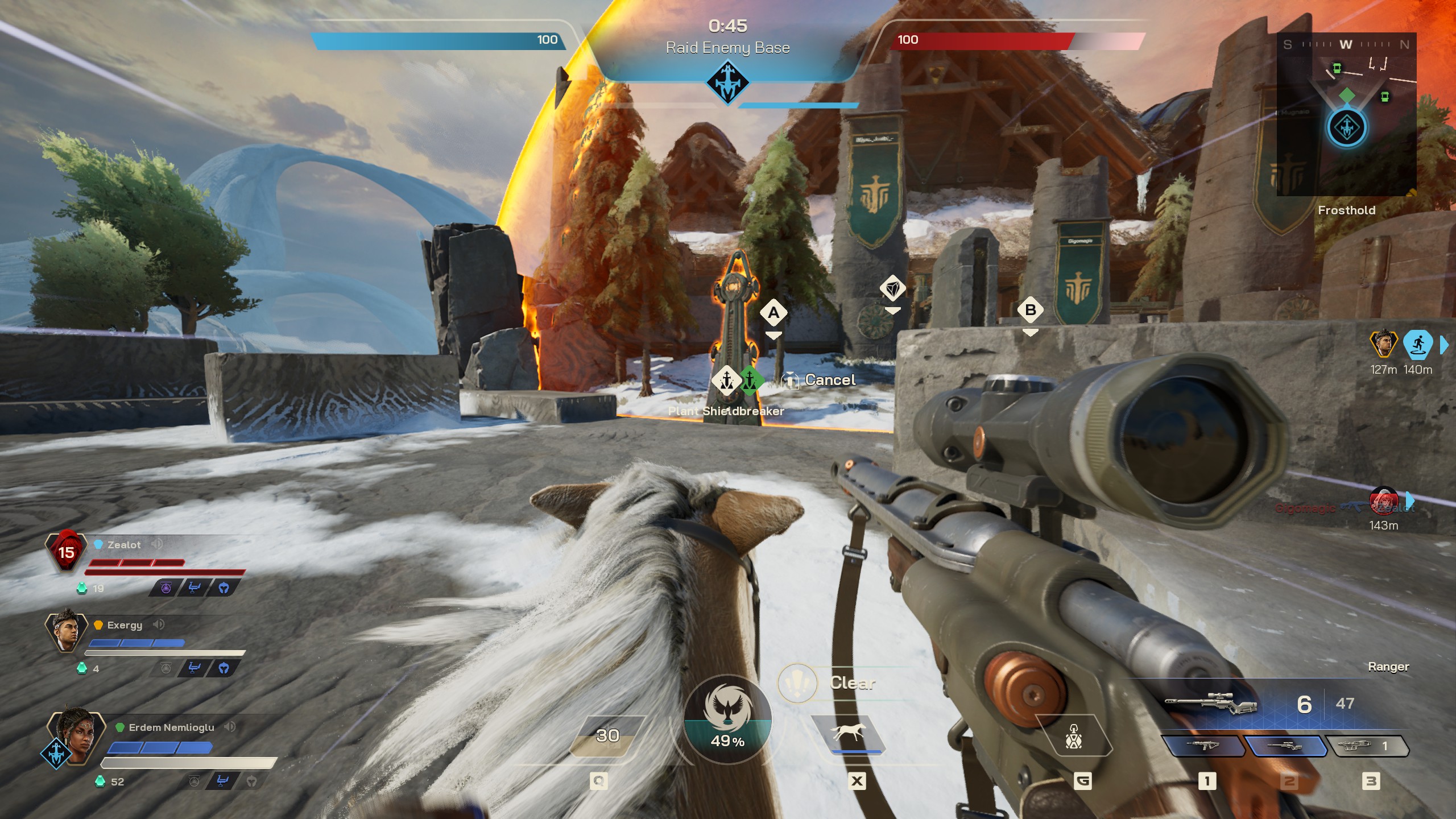
Task: Use the horse mount ability icon
Action: tap(848, 734)
